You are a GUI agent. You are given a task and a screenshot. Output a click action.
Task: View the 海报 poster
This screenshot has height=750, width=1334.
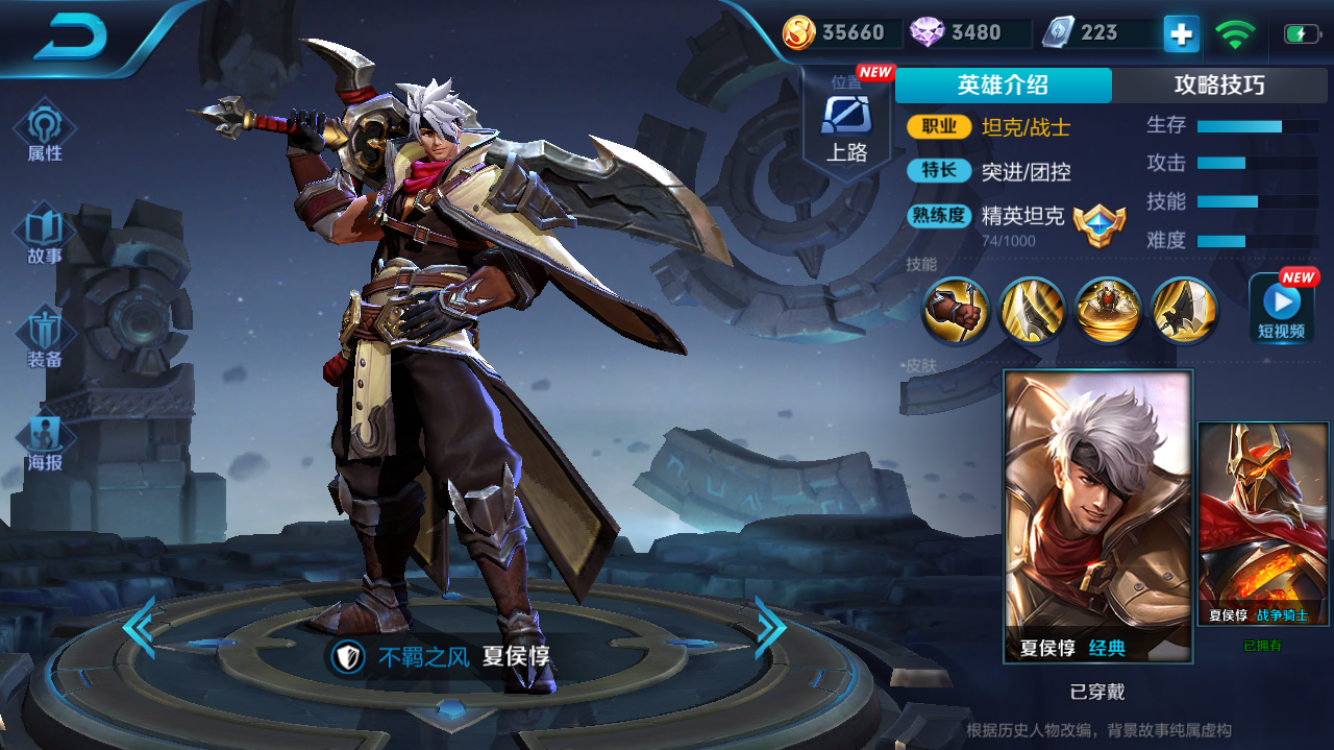tap(44, 442)
